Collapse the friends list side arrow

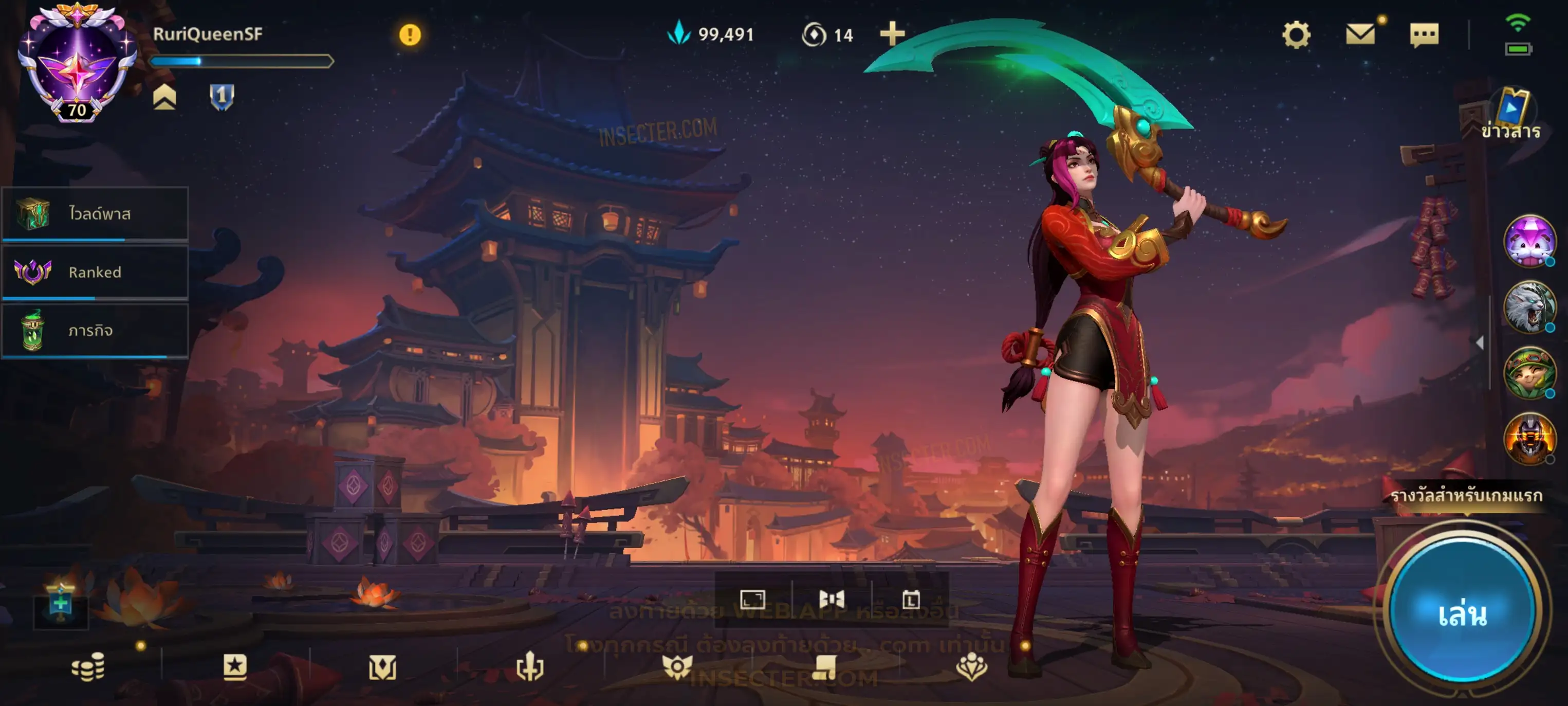[1480, 343]
